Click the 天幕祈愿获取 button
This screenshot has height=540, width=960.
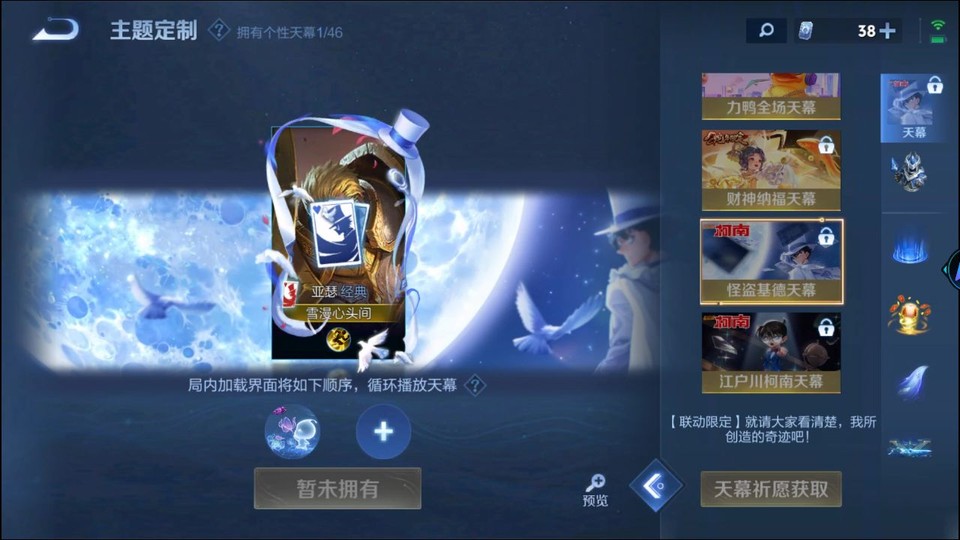pos(771,489)
